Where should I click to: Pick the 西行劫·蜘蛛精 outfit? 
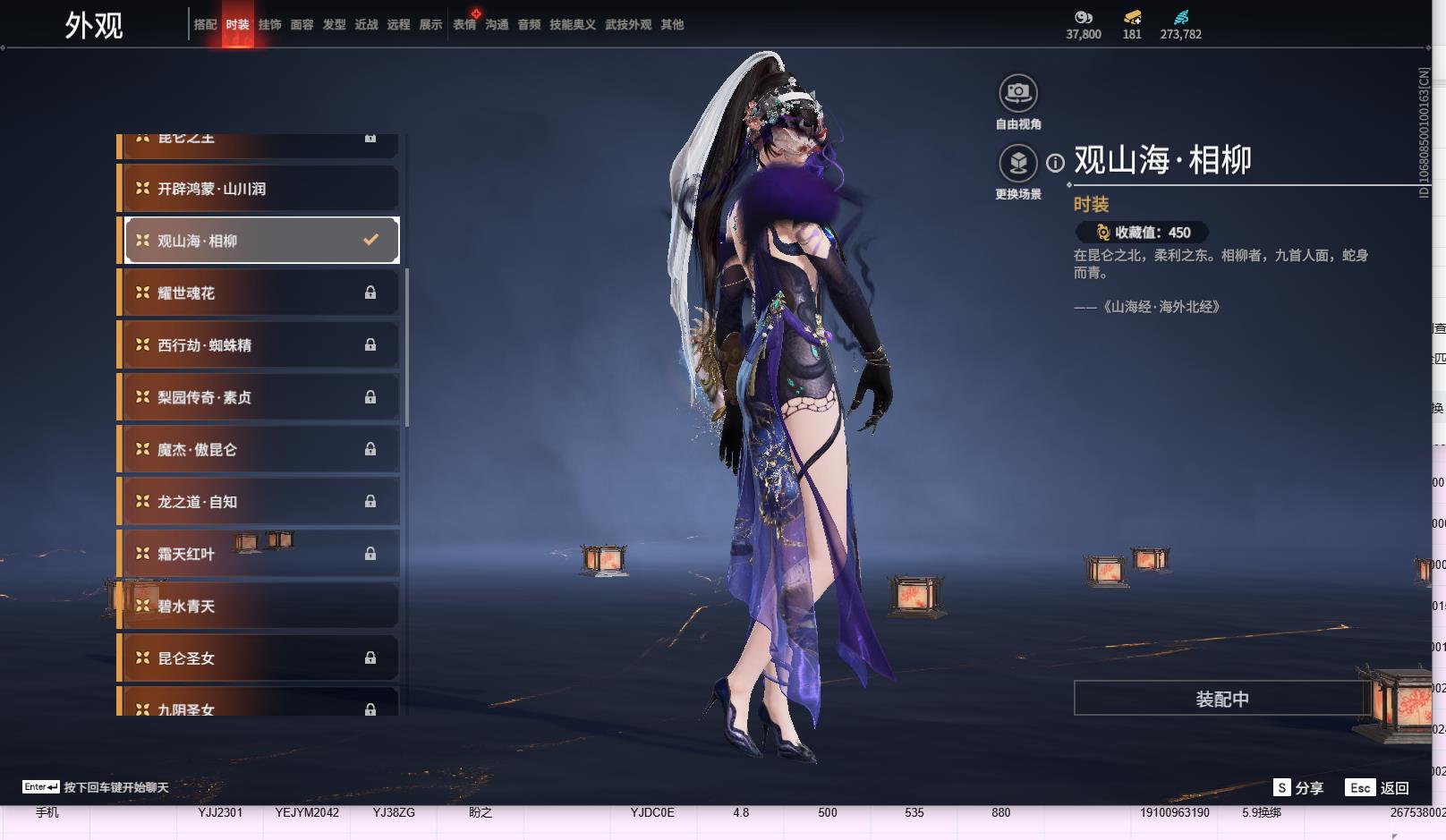(x=259, y=345)
